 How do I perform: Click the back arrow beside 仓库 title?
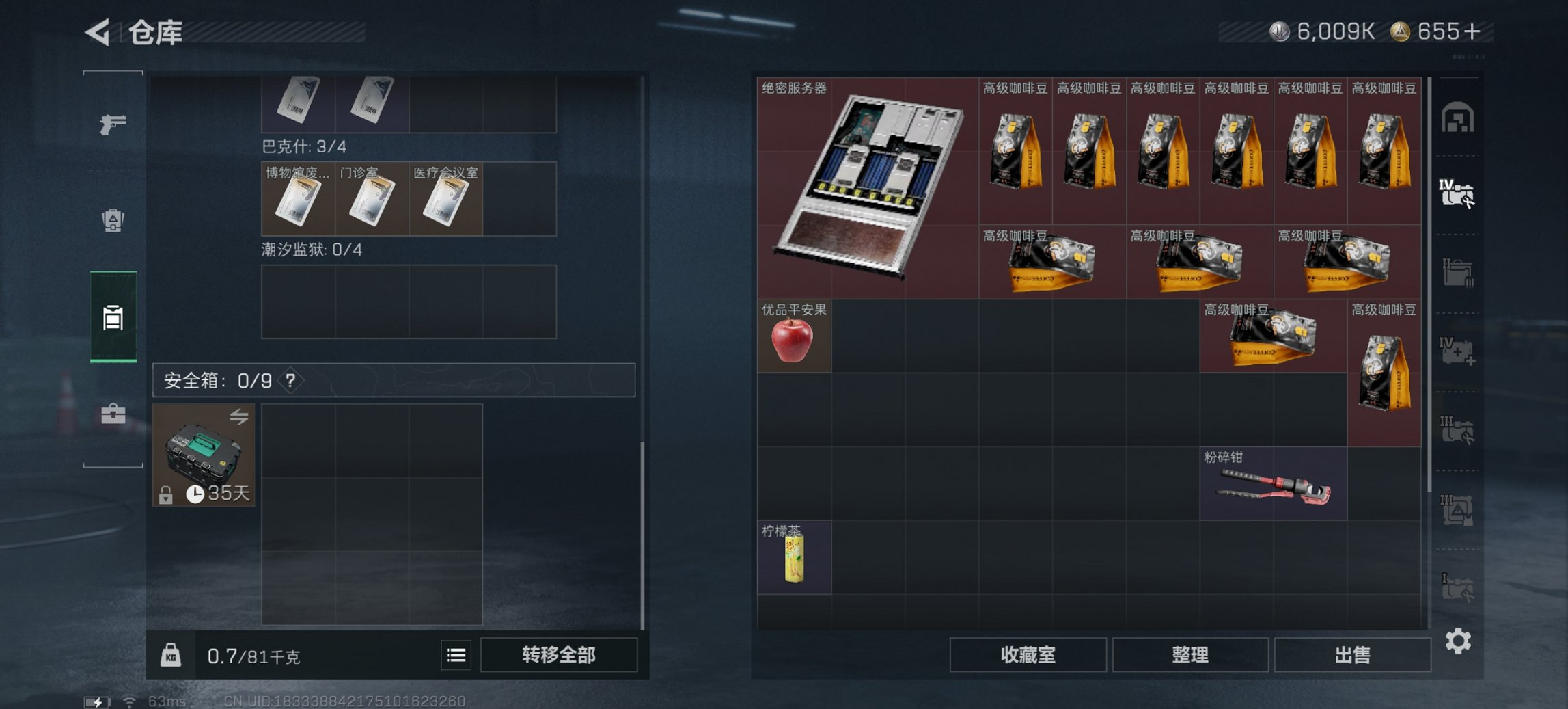pos(97,32)
